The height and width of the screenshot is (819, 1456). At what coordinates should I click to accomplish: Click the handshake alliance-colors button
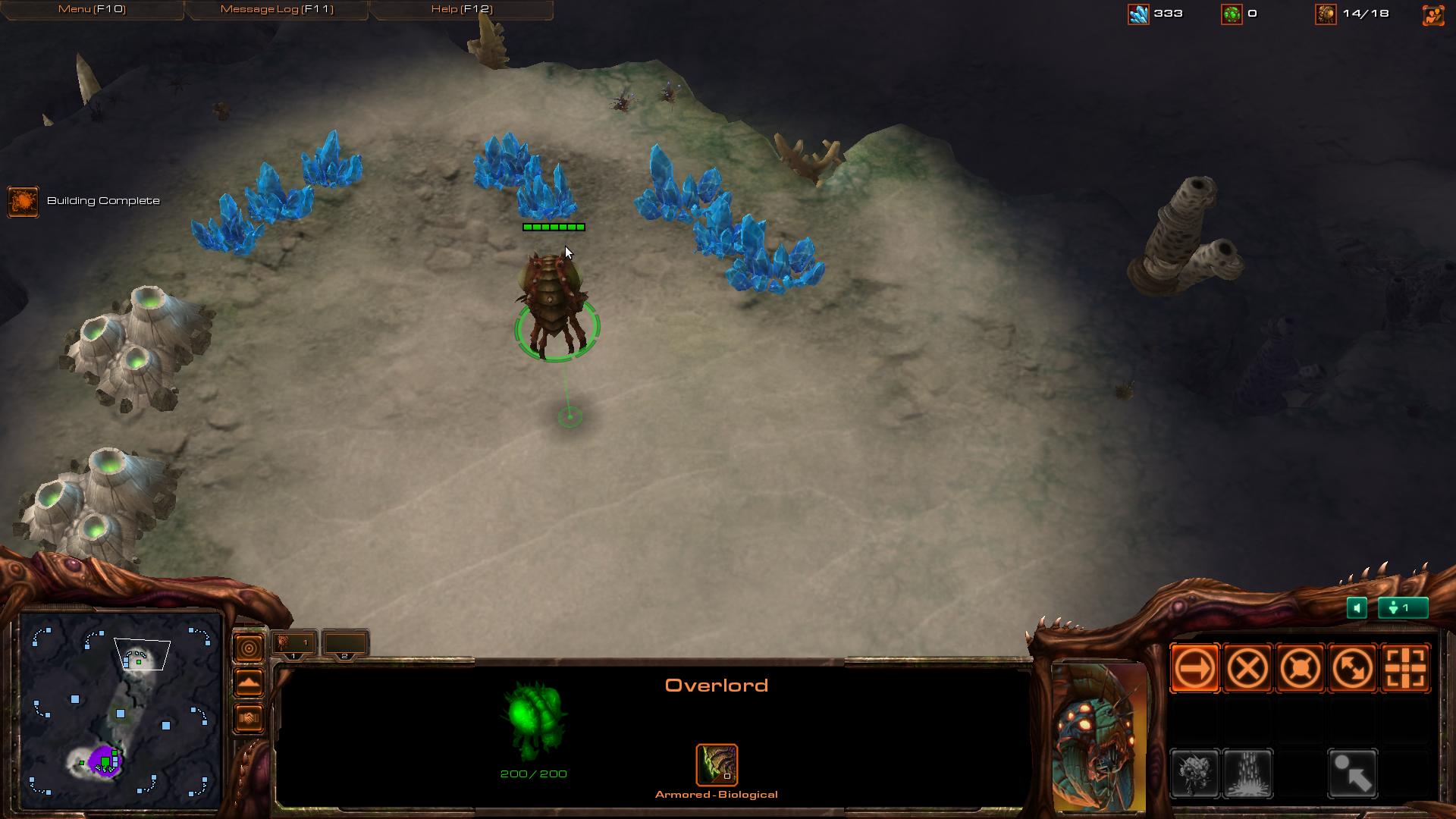coord(249,717)
